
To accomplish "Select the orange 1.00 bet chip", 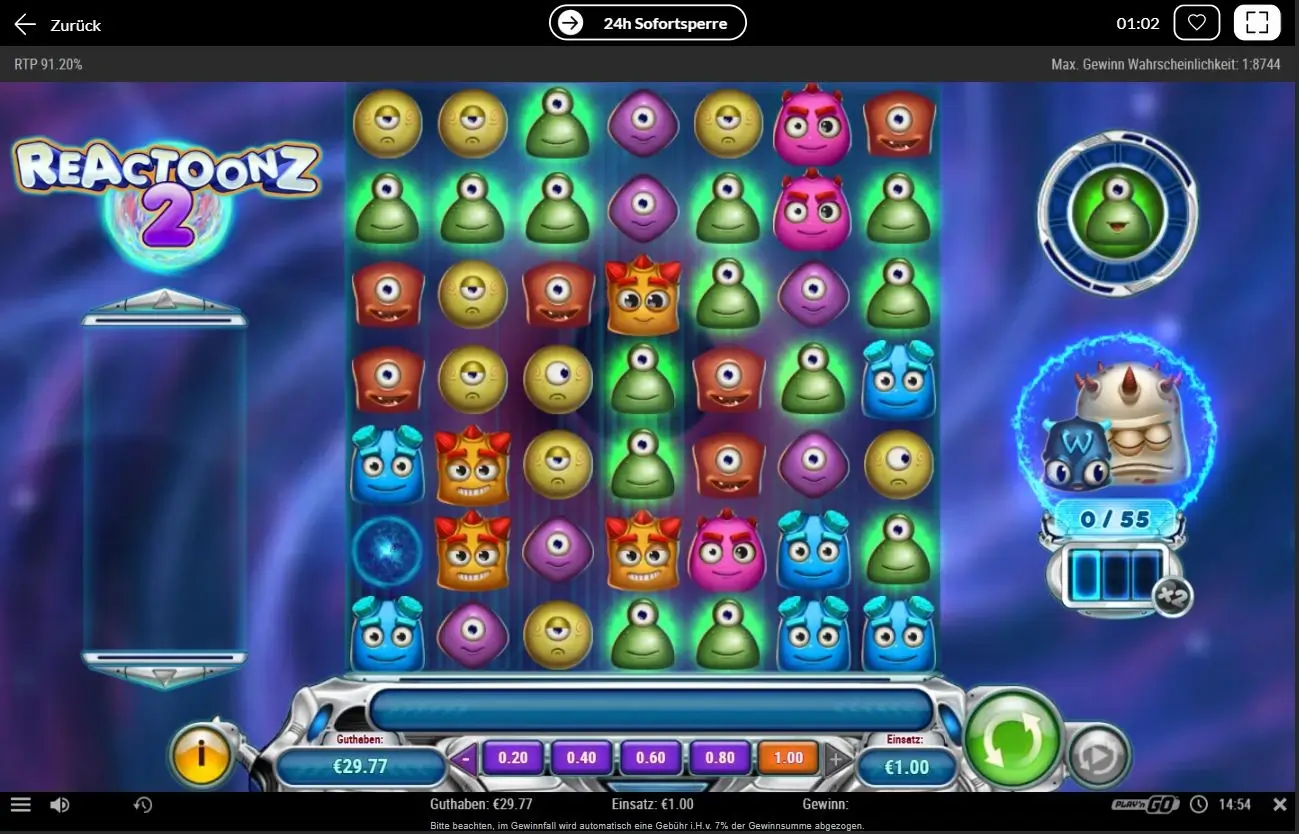I will pyautogui.click(x=788, y=758).
